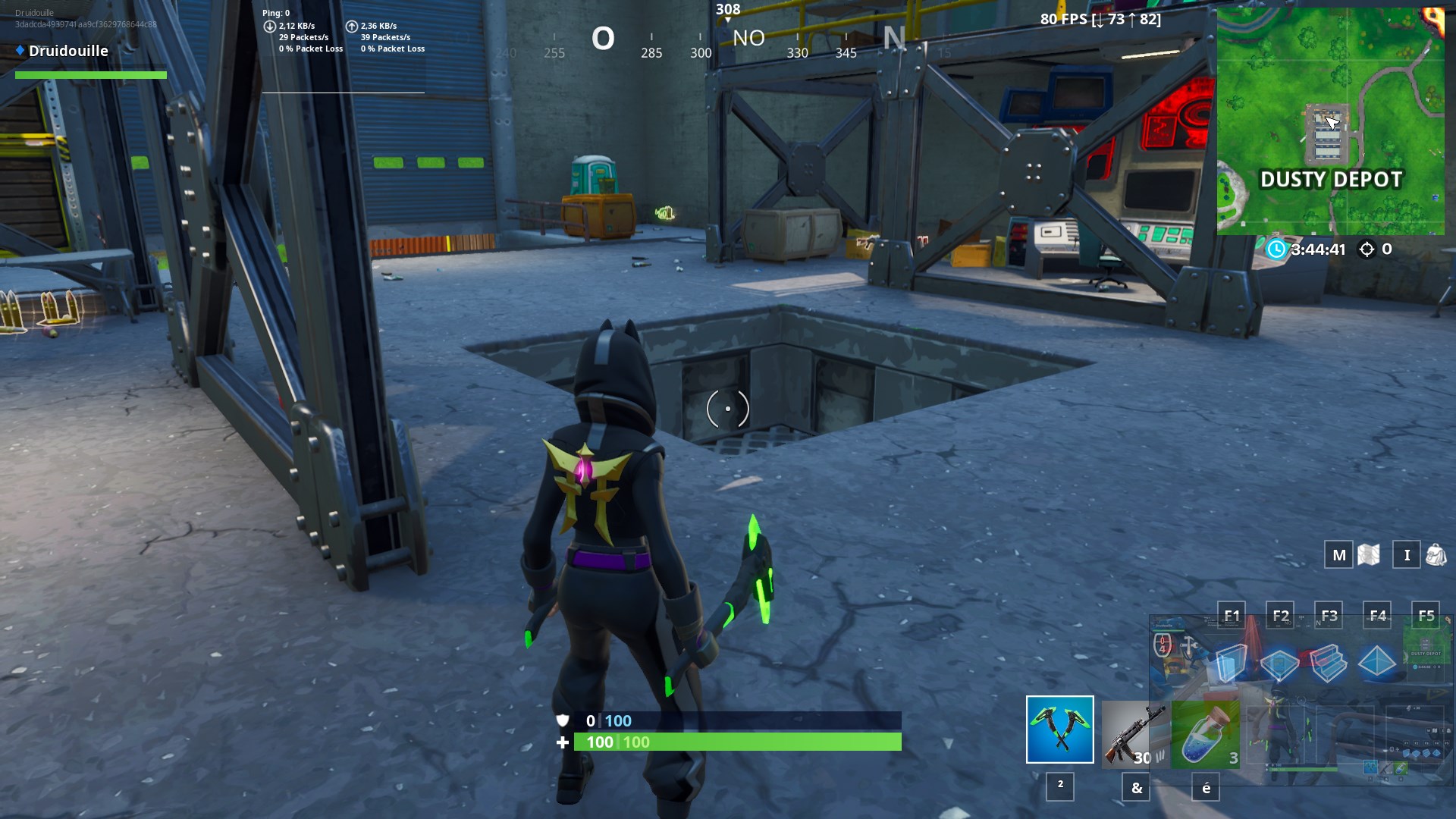The image size is (1456, 819).
Task: Click the Dusty Depot location label
Action: pos(1331,180)
